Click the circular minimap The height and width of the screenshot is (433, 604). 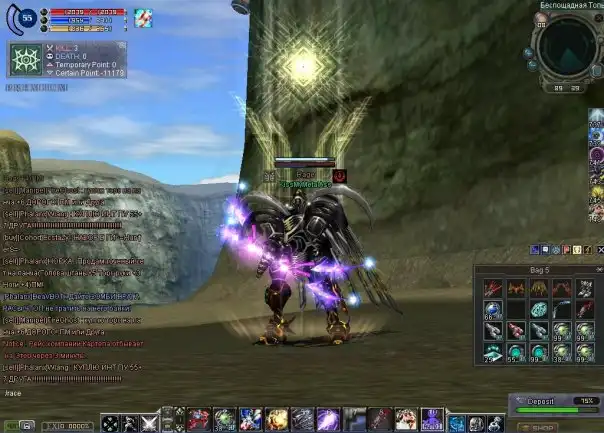tap(567, 44)
